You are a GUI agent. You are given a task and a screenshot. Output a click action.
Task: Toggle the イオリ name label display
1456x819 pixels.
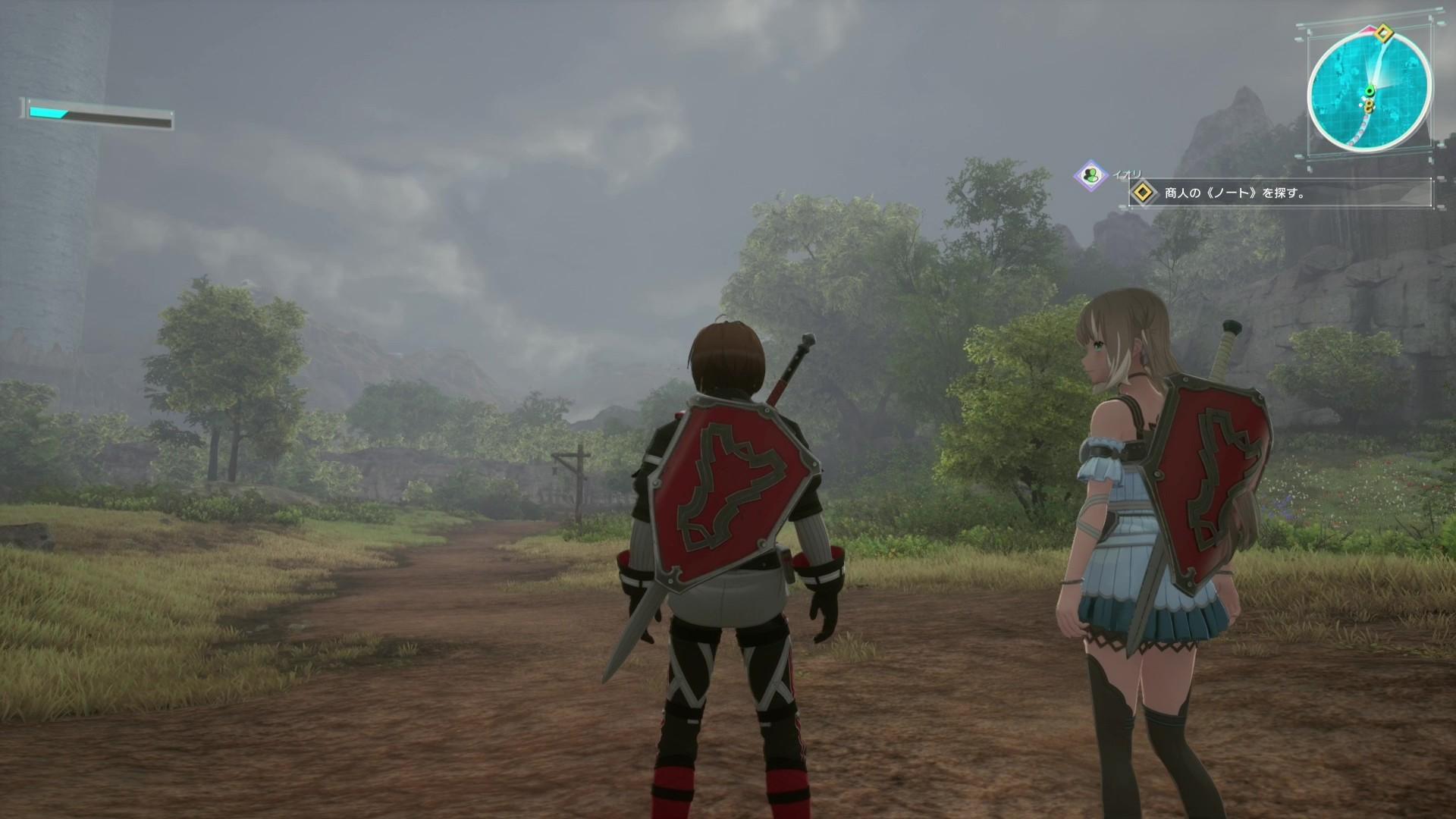1128,174
